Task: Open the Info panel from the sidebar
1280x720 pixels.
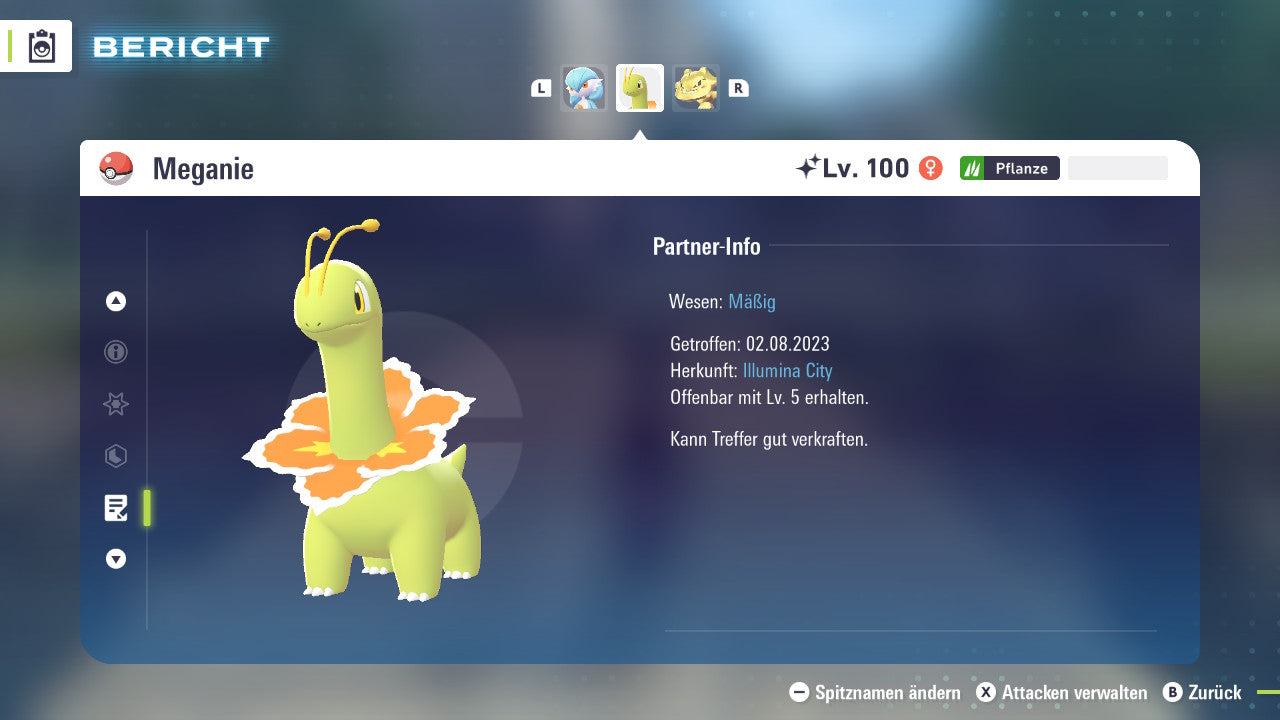Action: click(115, 352)
